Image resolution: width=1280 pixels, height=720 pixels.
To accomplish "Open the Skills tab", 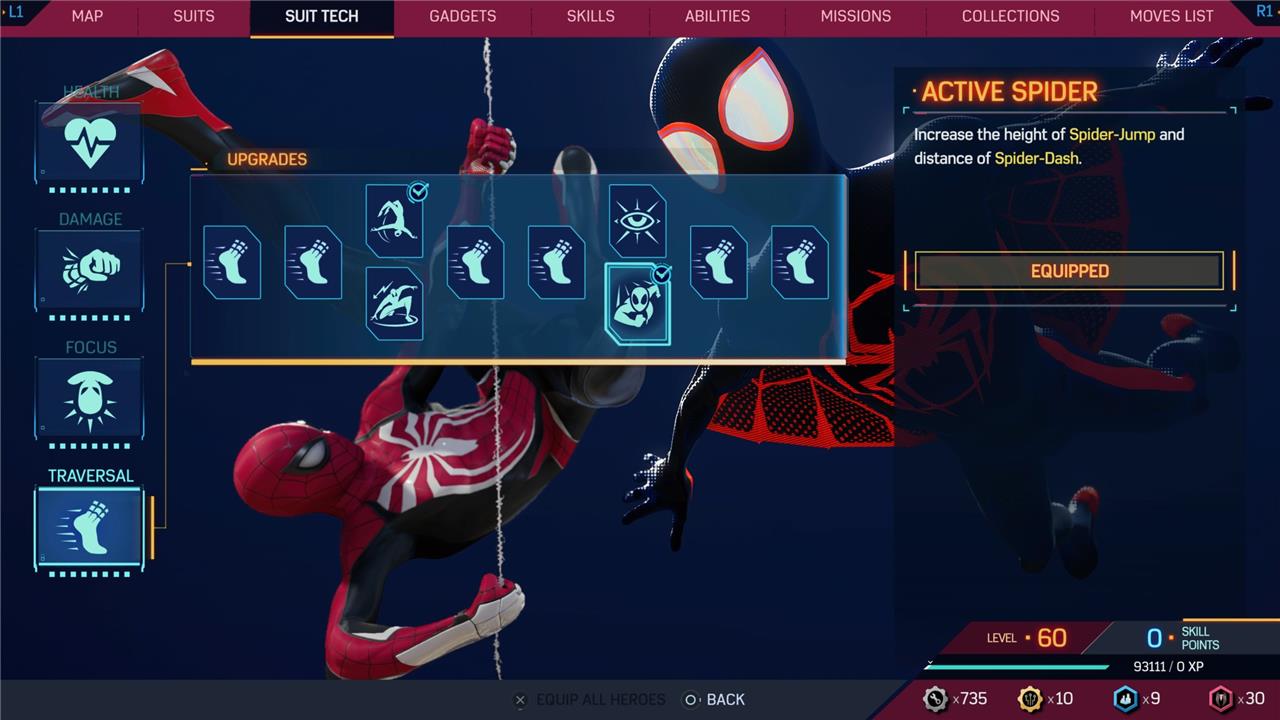I will 590,16.
